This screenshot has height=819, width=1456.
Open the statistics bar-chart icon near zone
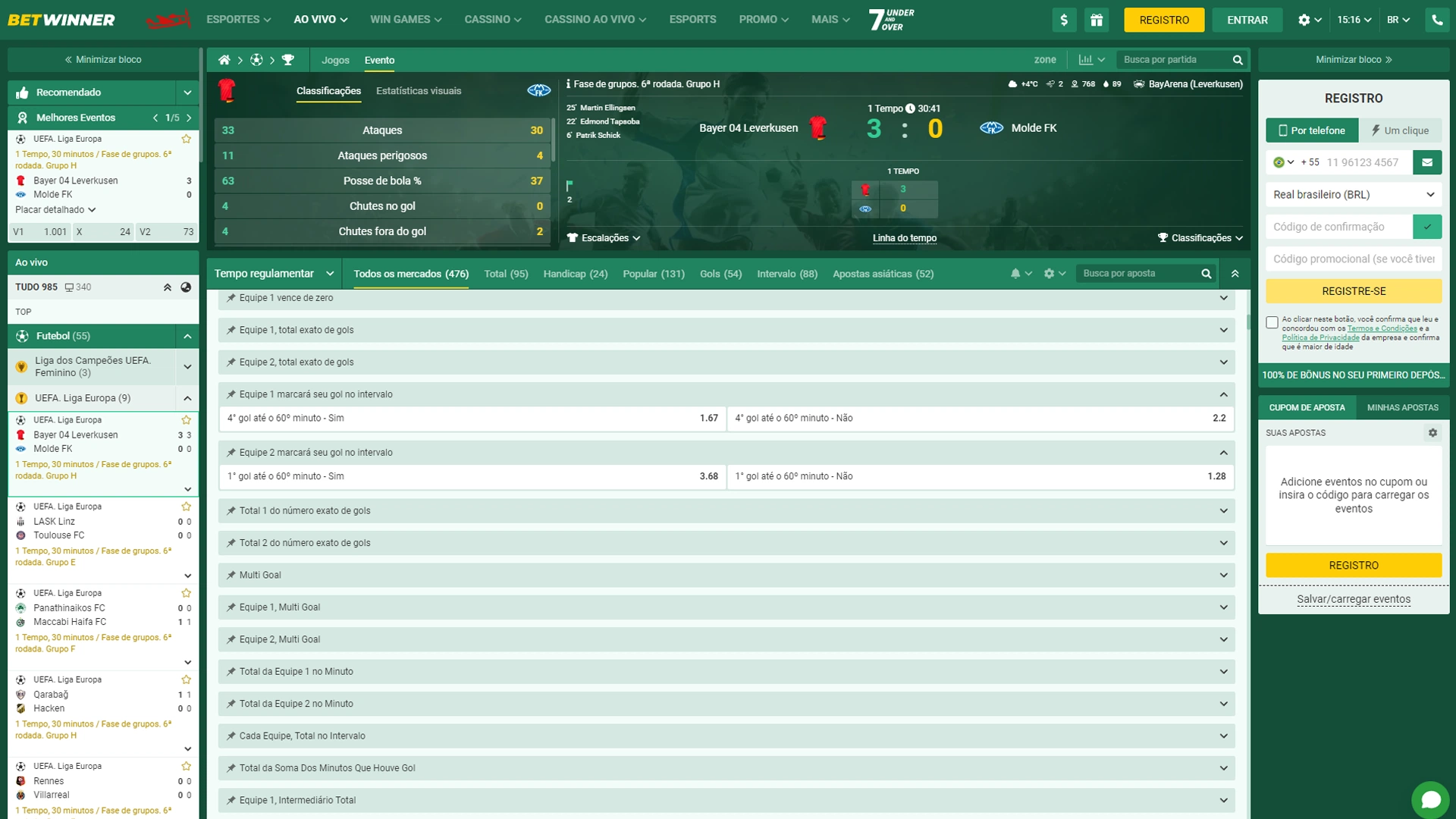click(x=1086, y=59)
